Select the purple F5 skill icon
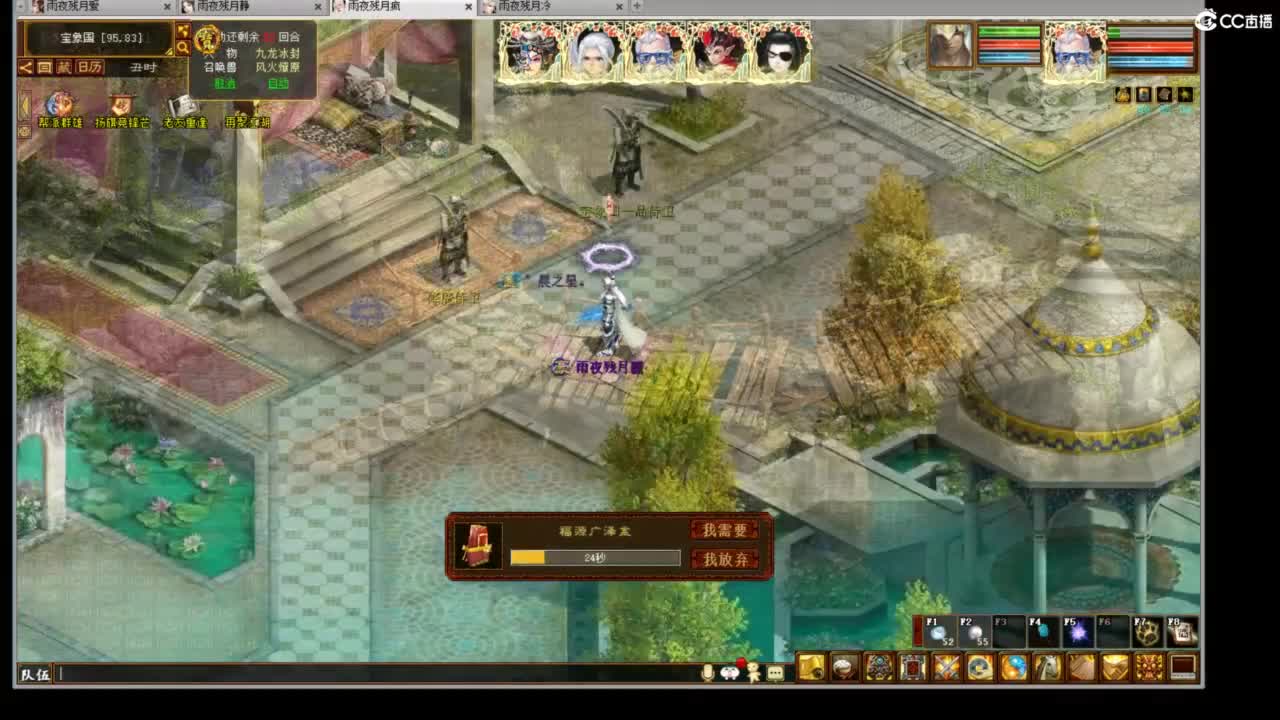The image size is (1280, 720). tap(1077, 630)
